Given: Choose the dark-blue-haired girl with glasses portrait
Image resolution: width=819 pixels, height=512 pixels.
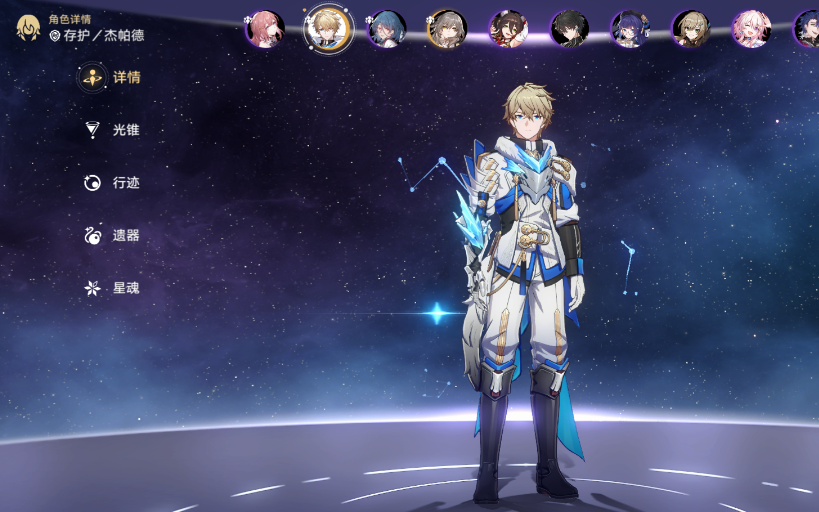Looking at the screenshot, I should 630,29.
